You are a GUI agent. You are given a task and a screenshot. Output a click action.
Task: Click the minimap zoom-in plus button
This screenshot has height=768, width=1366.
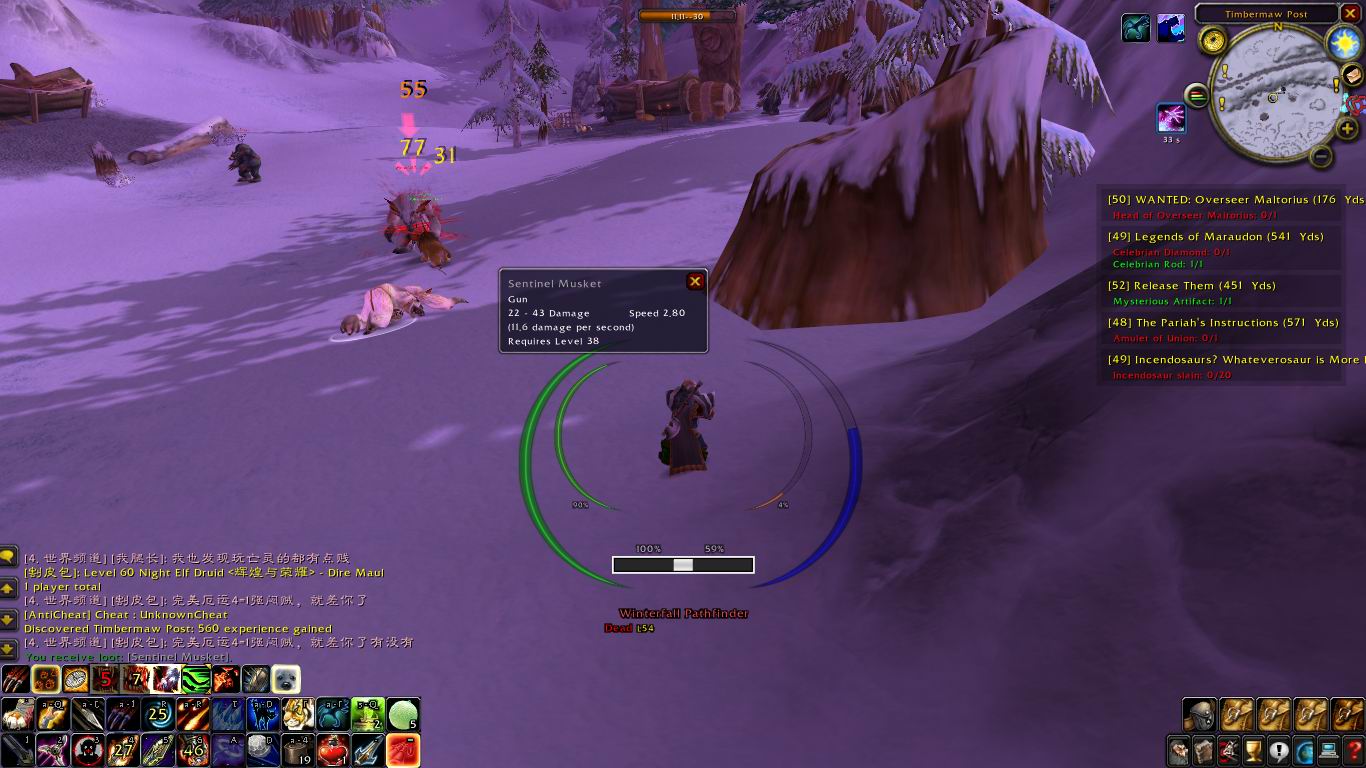coord(1346,128)
